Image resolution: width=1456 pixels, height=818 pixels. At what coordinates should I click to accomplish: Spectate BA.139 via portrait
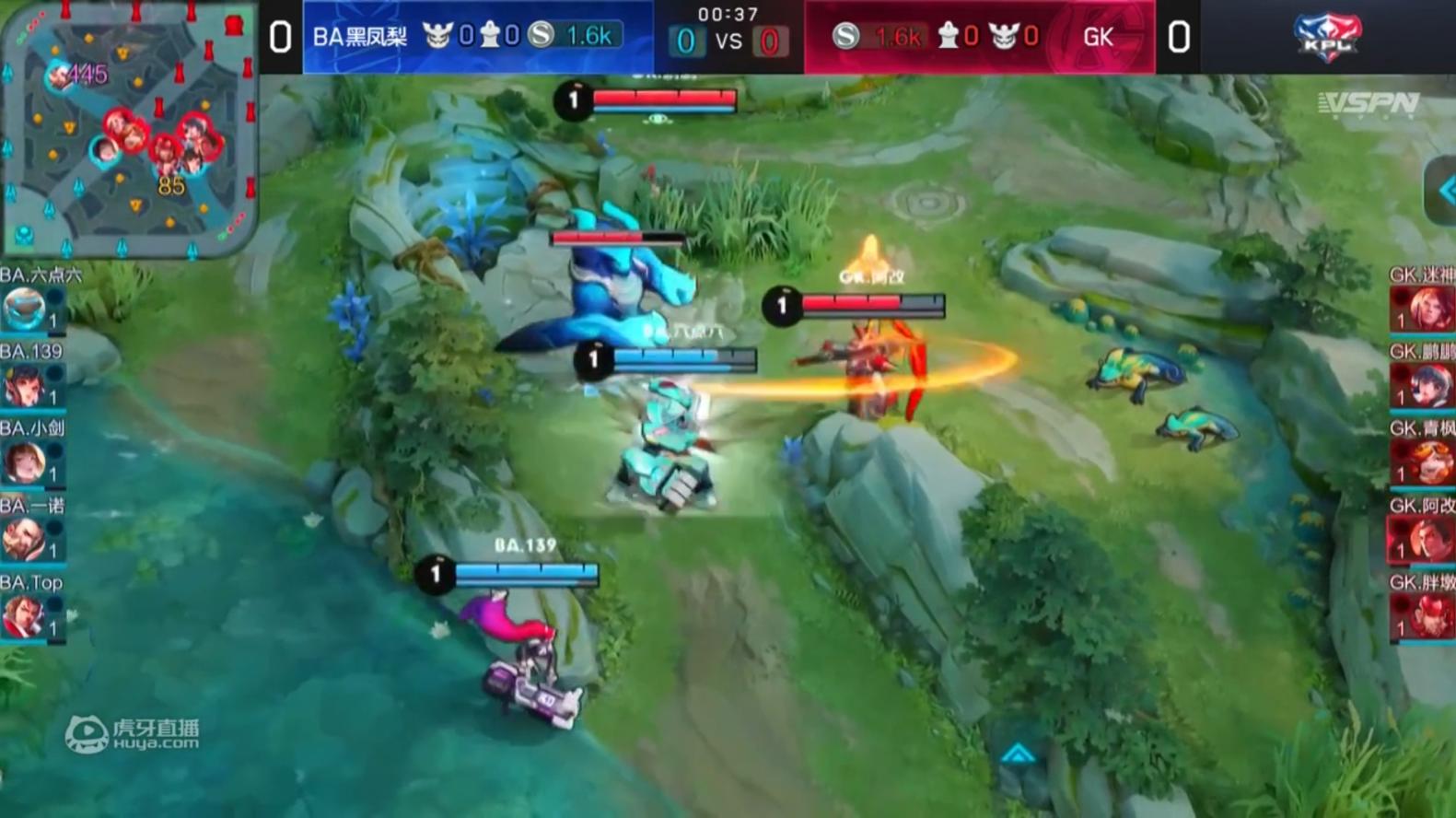pyautogui.click(x=26, y=386)
